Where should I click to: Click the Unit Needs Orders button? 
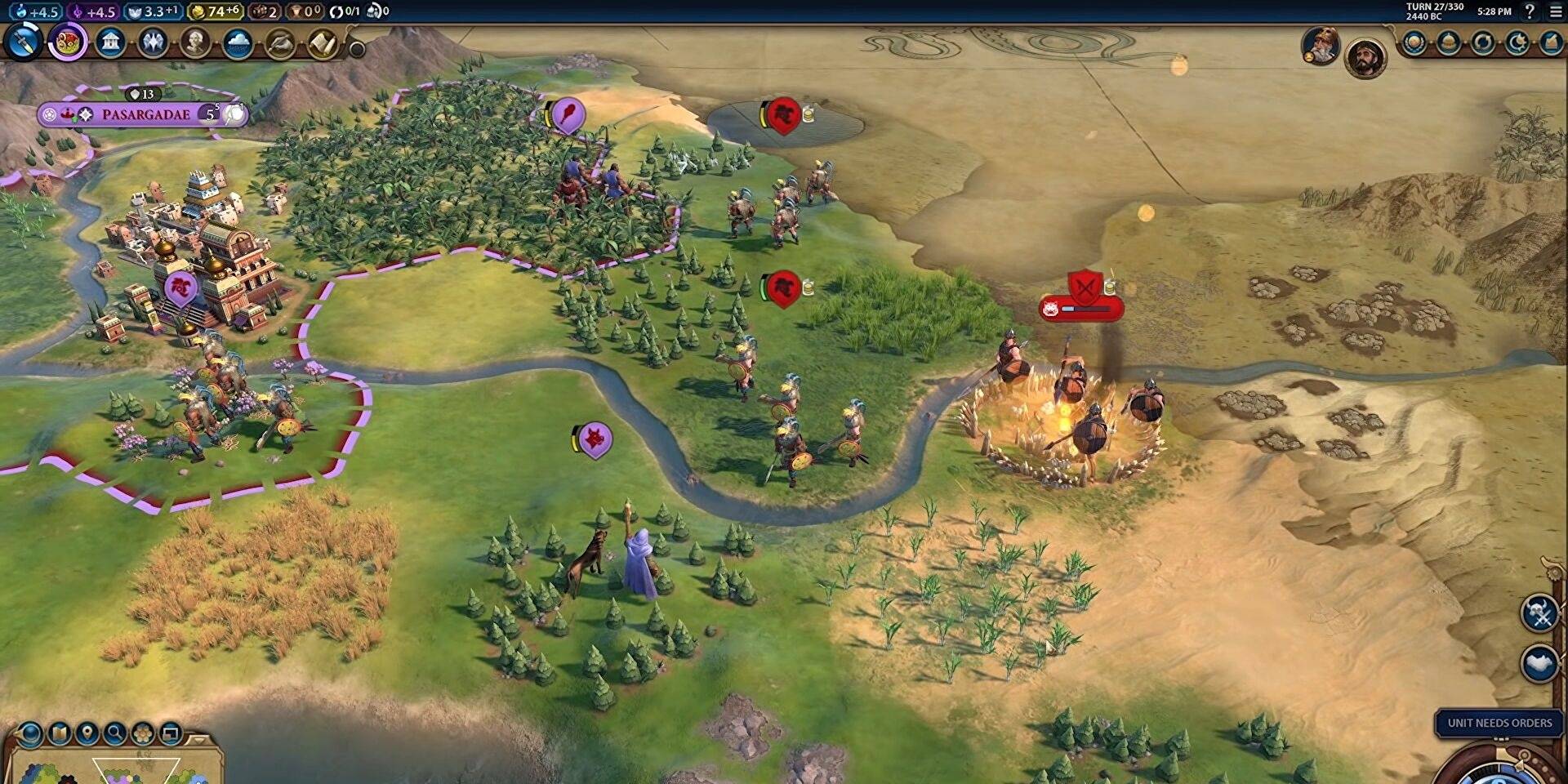click(1499, 723)
